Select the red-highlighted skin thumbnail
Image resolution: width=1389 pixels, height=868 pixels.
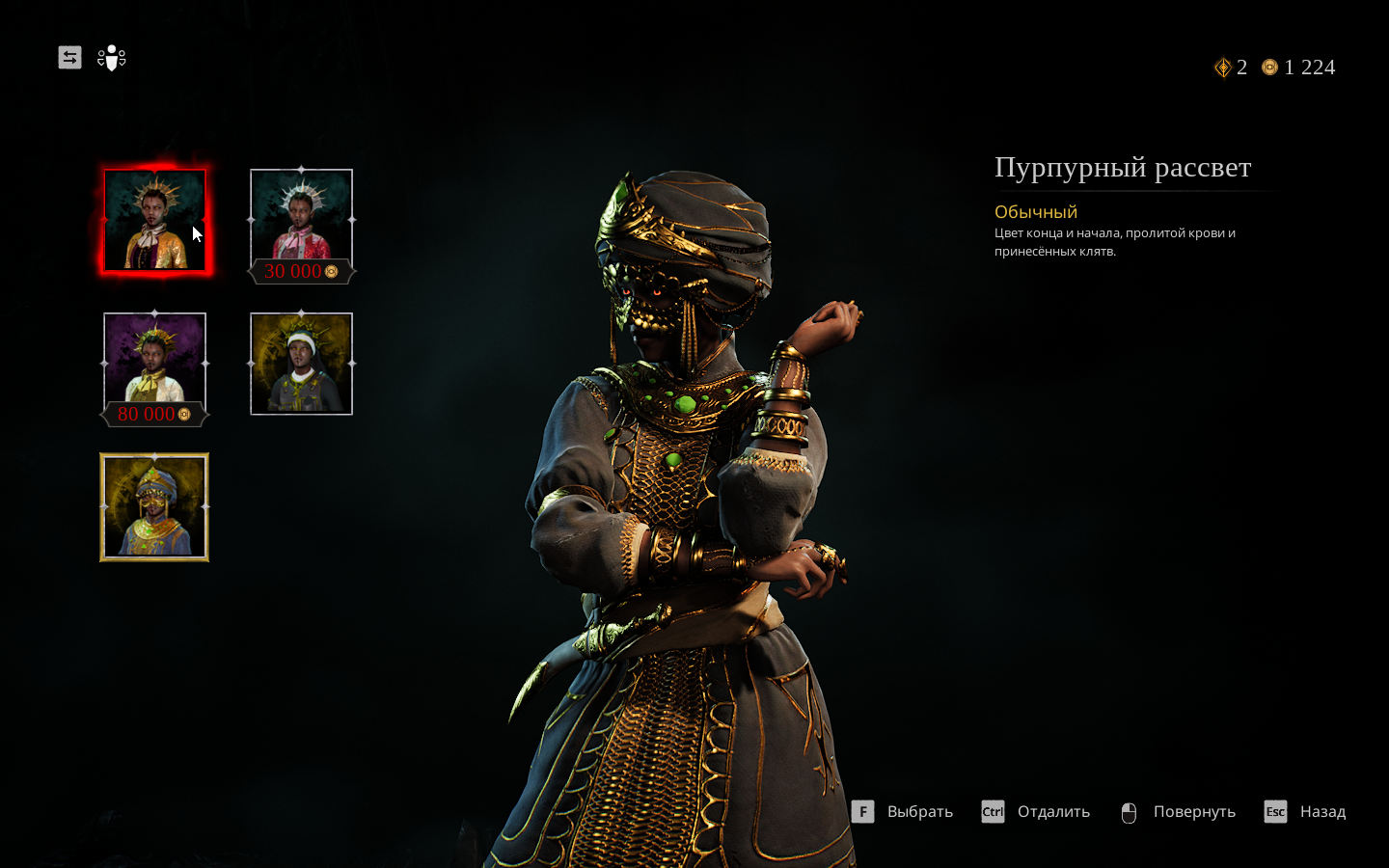click(x=154, y=220)
